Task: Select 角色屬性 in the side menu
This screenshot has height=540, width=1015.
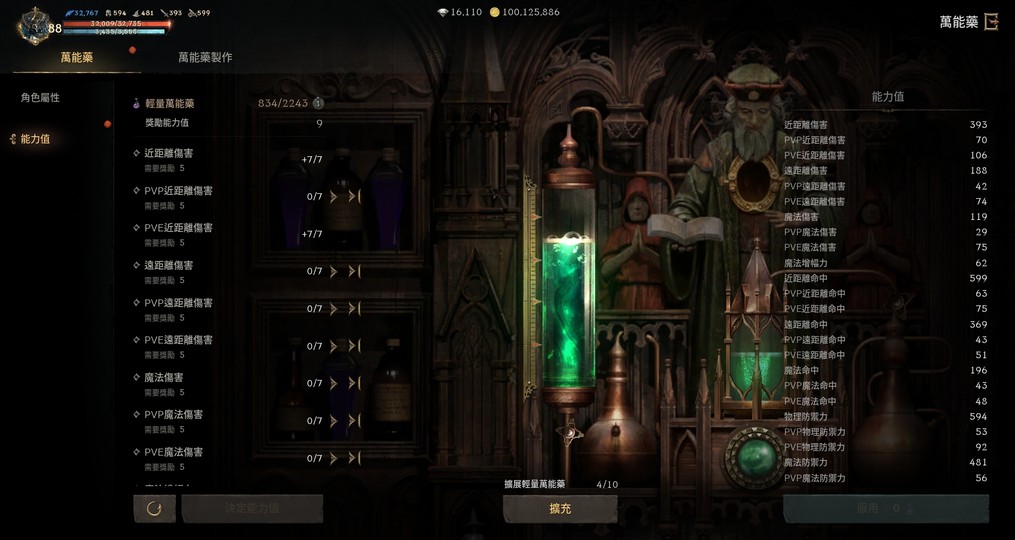Action: tap(41, 98)
